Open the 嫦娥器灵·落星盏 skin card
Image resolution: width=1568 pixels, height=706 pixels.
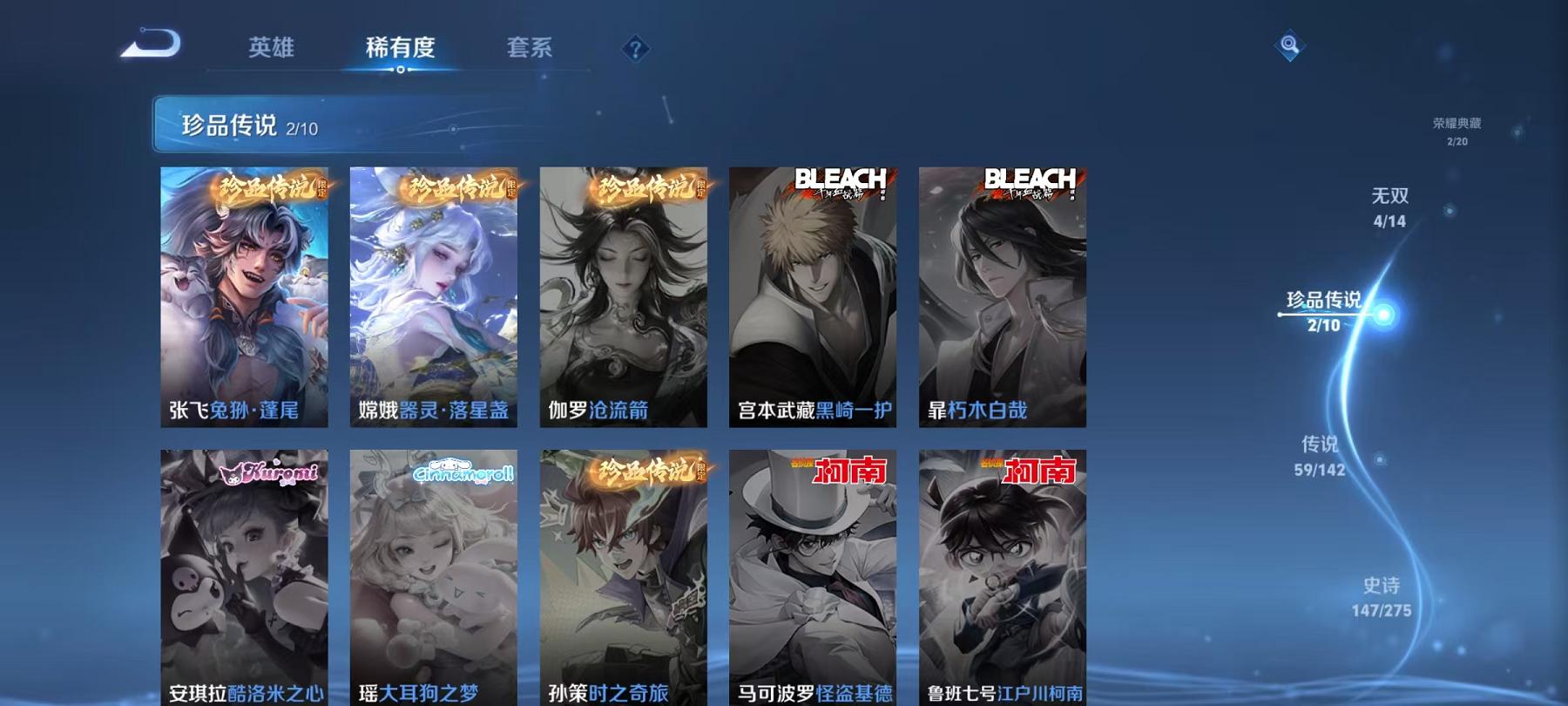(436, 296)
